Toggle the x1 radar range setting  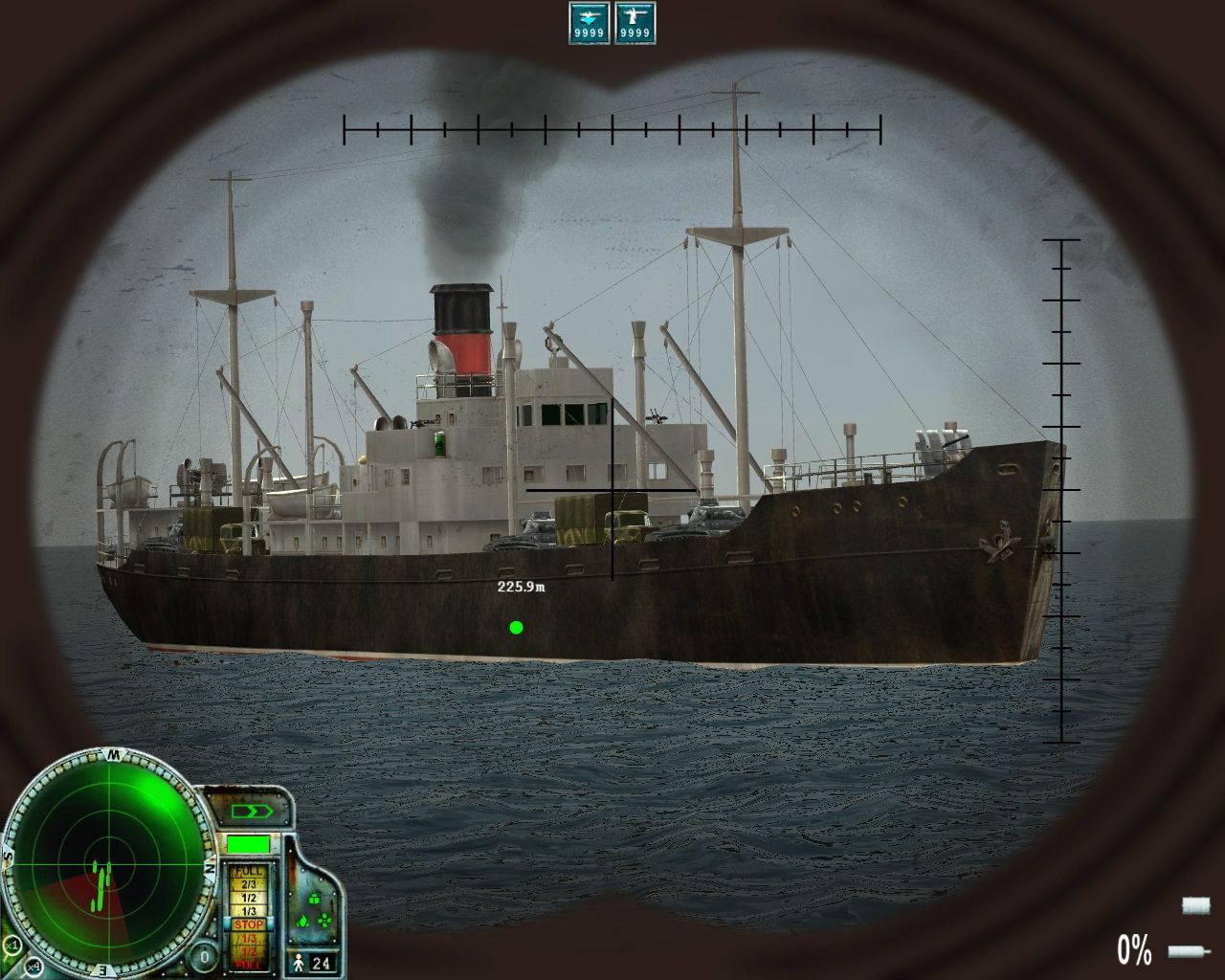[x=11, y=946]
